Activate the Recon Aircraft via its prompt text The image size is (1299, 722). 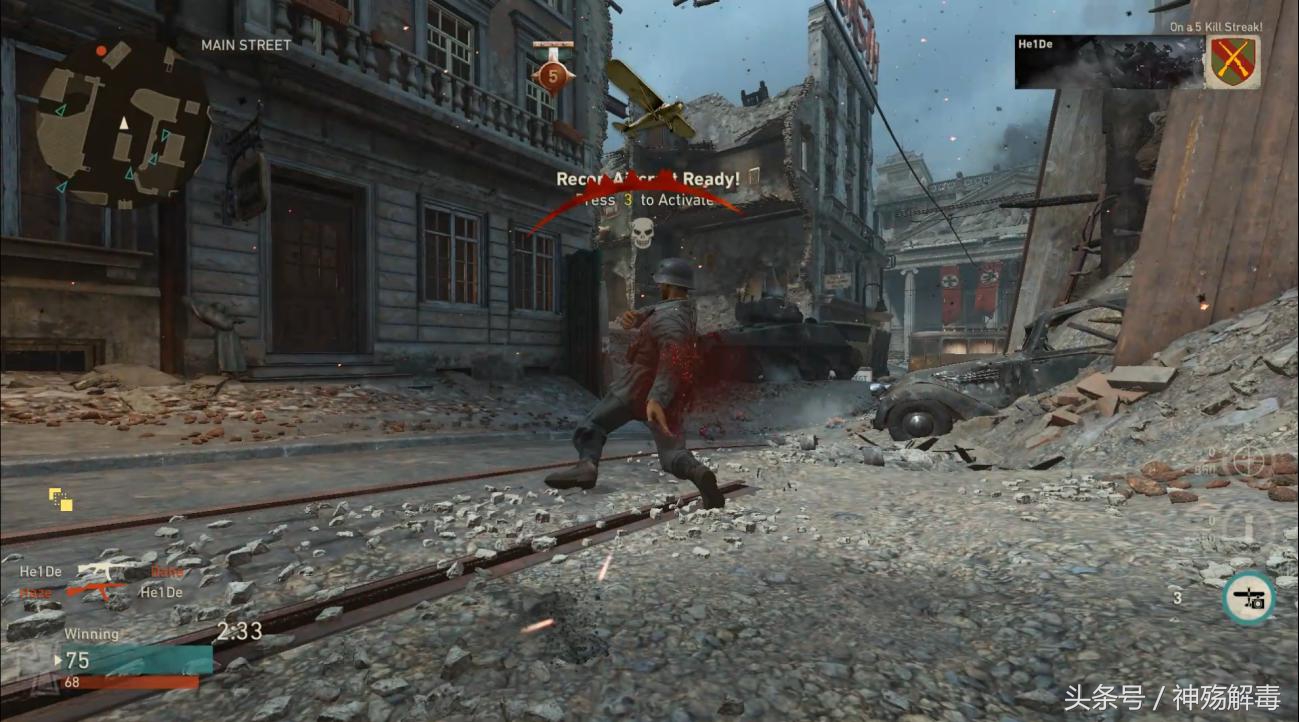click(649, 200)
